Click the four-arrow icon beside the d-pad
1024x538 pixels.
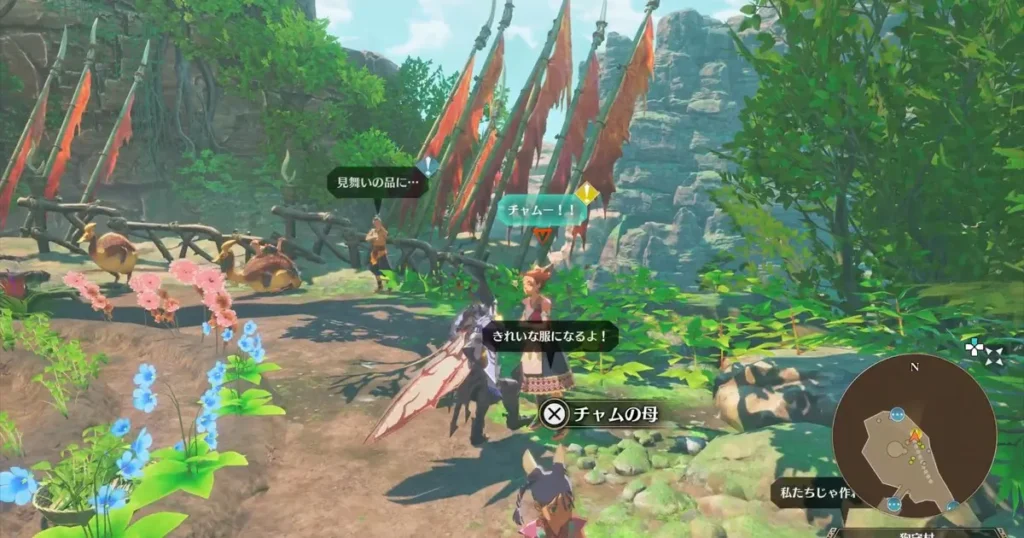993,356
